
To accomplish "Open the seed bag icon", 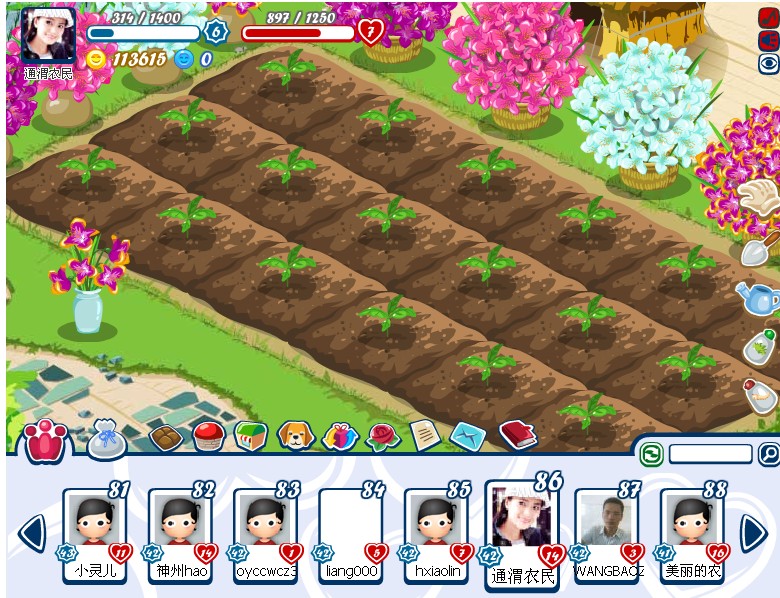I will pyautogui.click(x=107, y=439).
